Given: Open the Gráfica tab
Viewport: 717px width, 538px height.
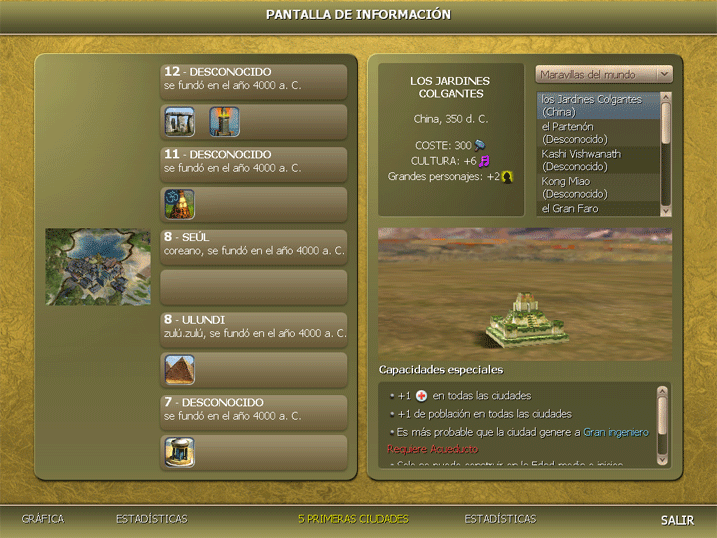Looking at the screenshot, I should pyautogui.click(x=43, y=519).
